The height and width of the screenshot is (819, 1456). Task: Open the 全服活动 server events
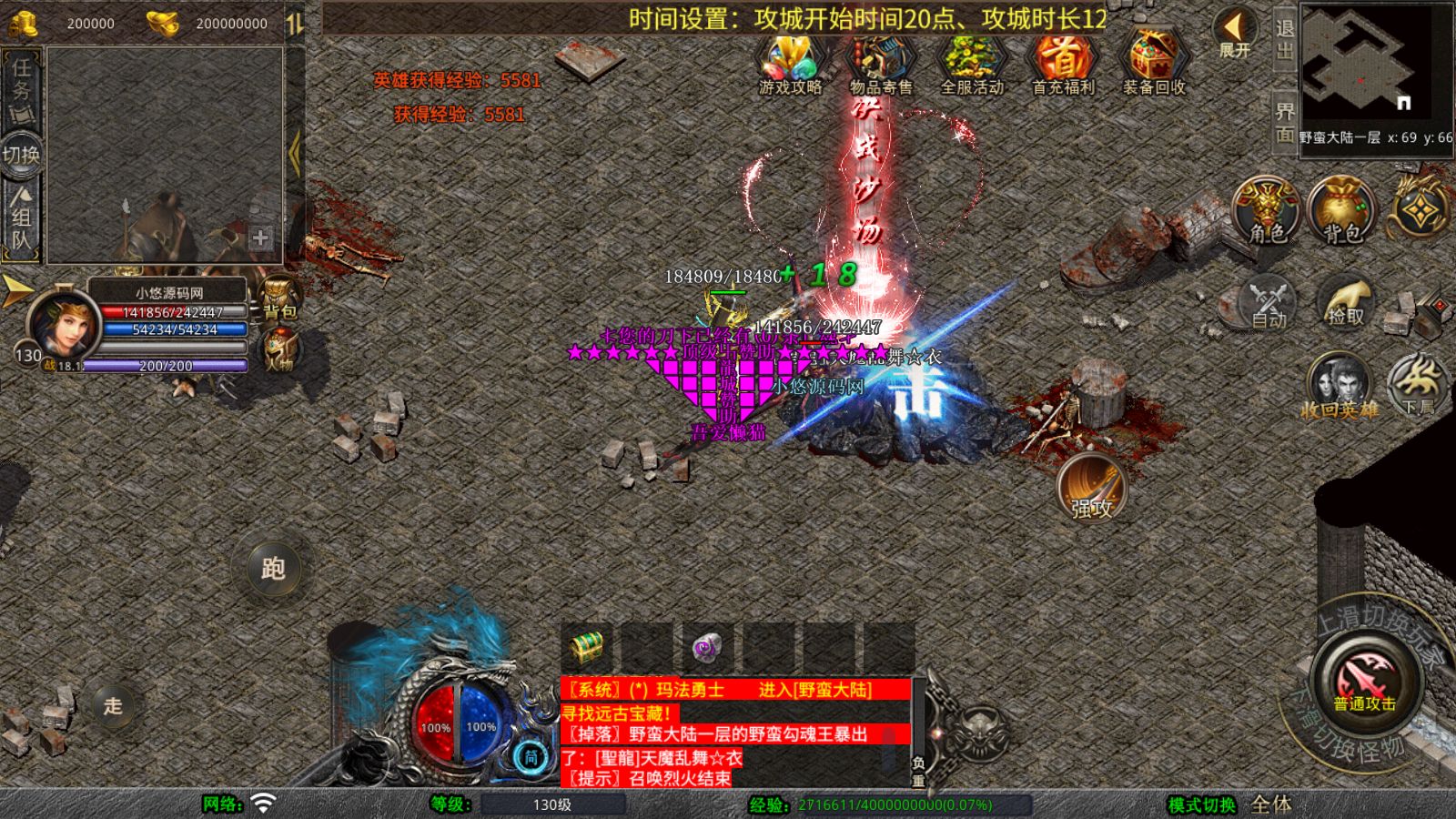971,63
